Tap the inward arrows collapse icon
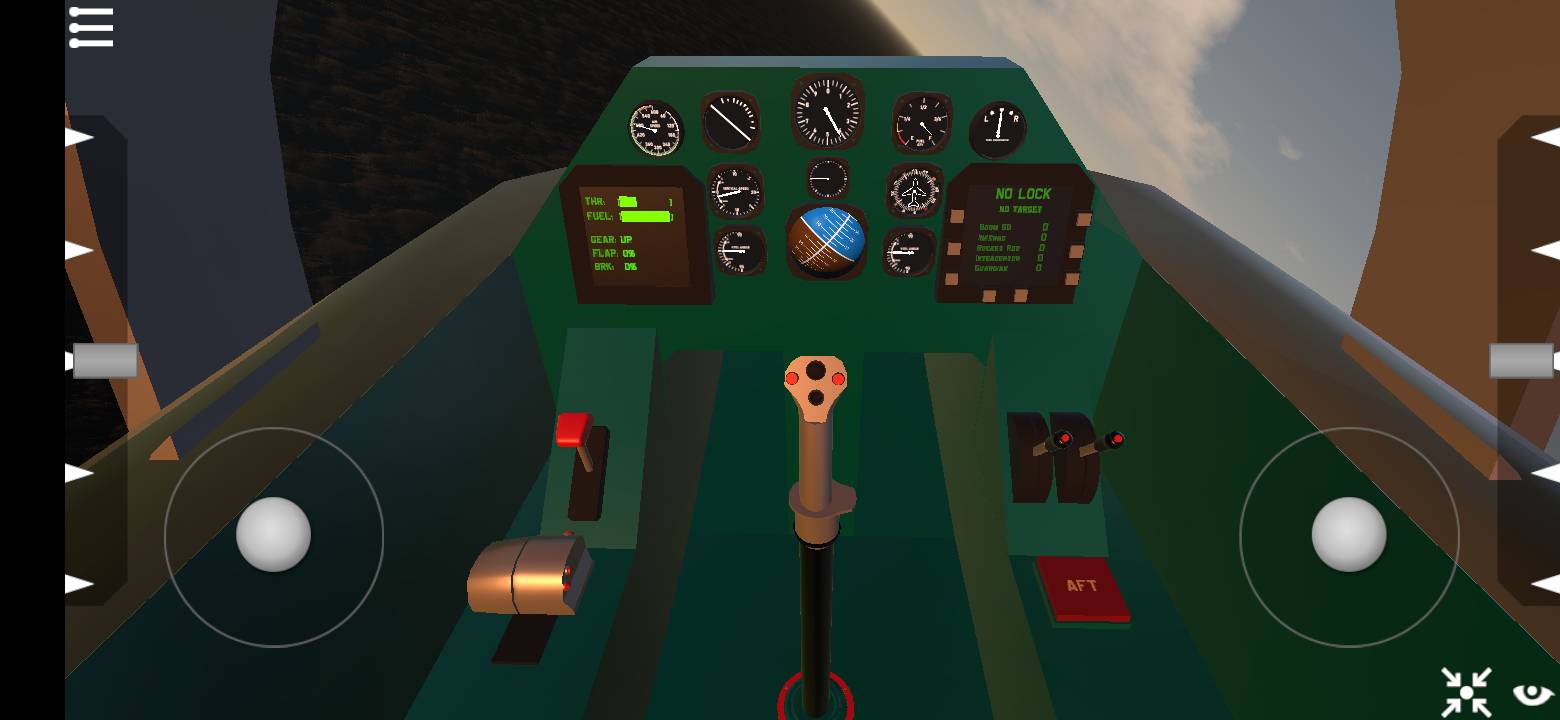Viewport: 1560px width, 720px height. (x=1466, y=692)
